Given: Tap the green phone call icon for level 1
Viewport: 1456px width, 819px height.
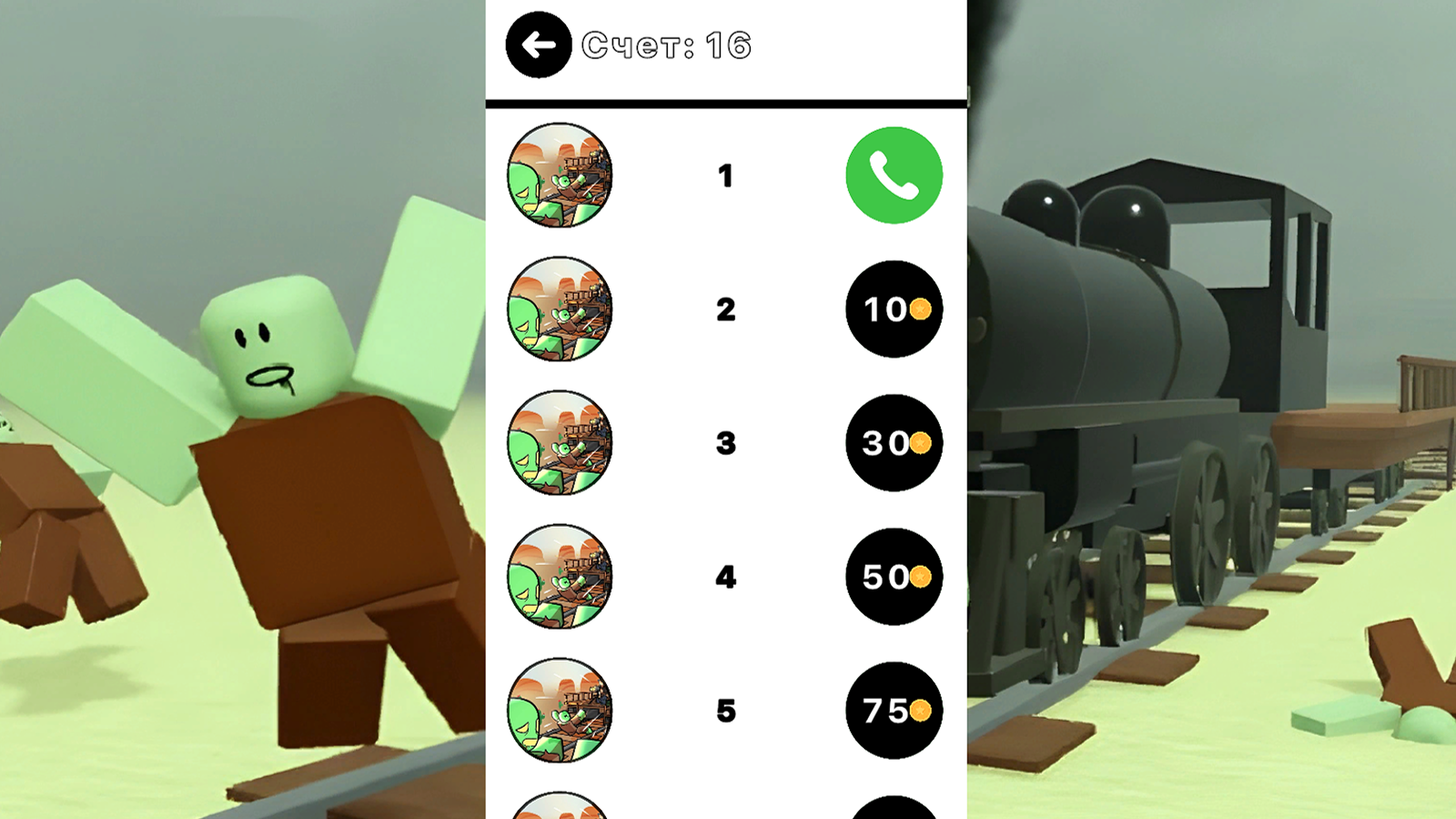Looking at the screenshot, I should coord(895,176).
